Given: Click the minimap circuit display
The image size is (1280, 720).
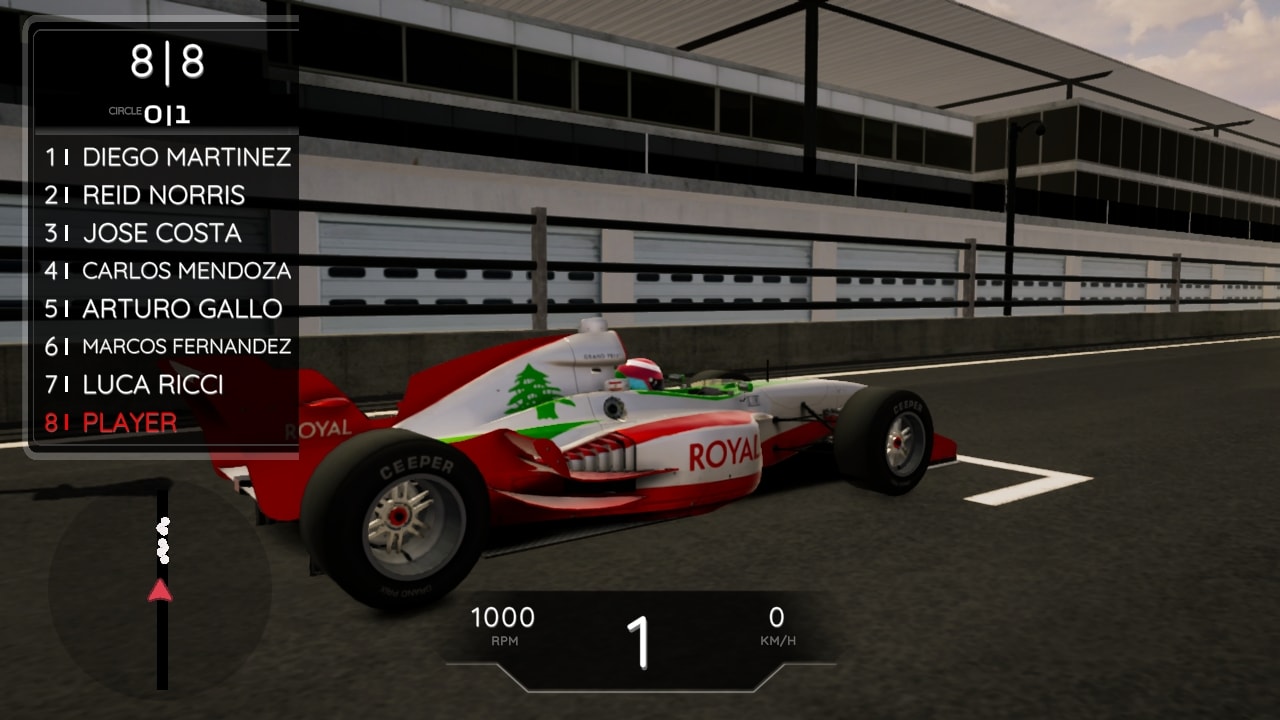Looking at the screenshot, I should pyautogui.click(x=160, y=590).
